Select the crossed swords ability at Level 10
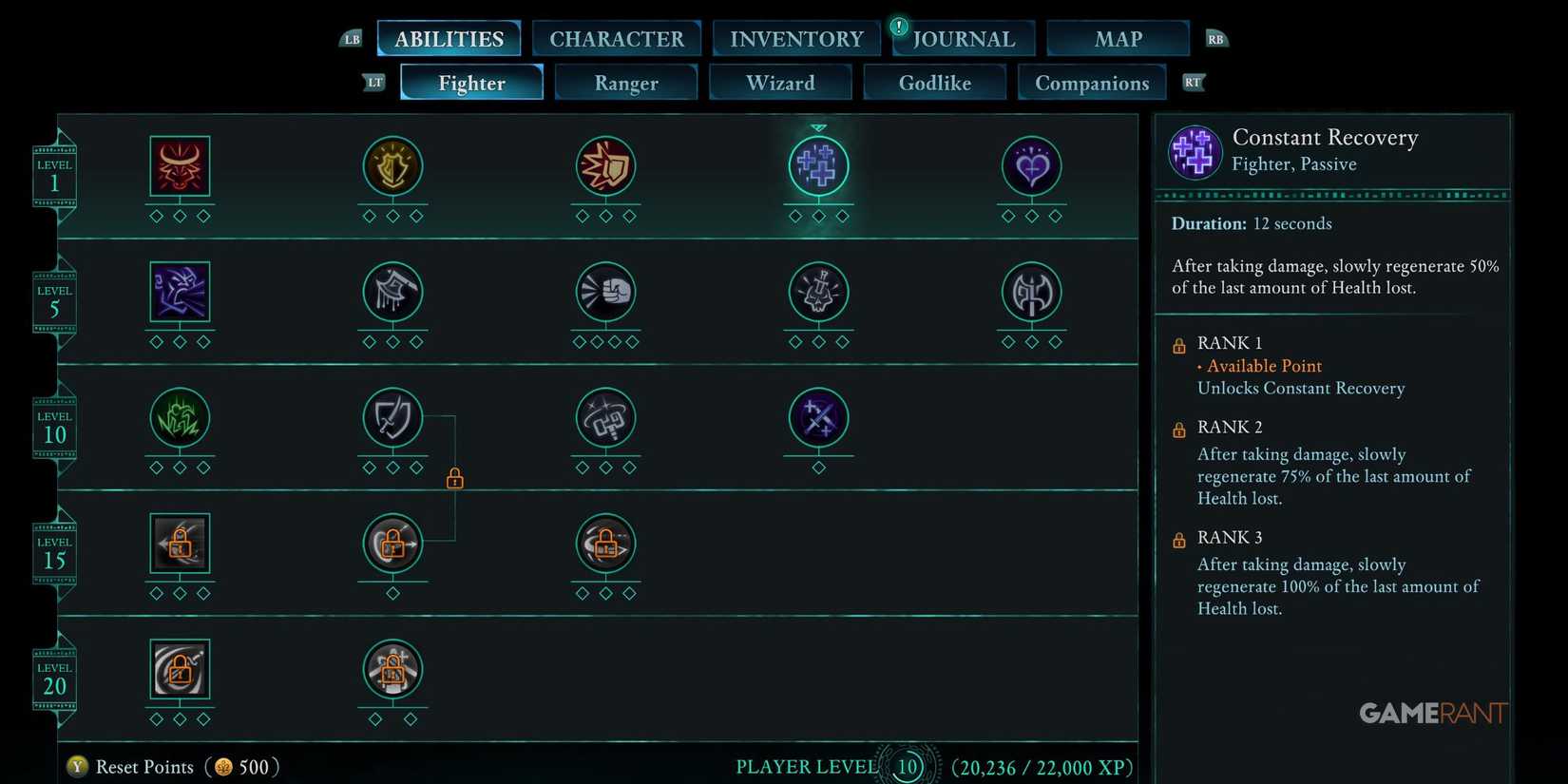Viewport: 1568px width, 784px height. pos(818,418)
